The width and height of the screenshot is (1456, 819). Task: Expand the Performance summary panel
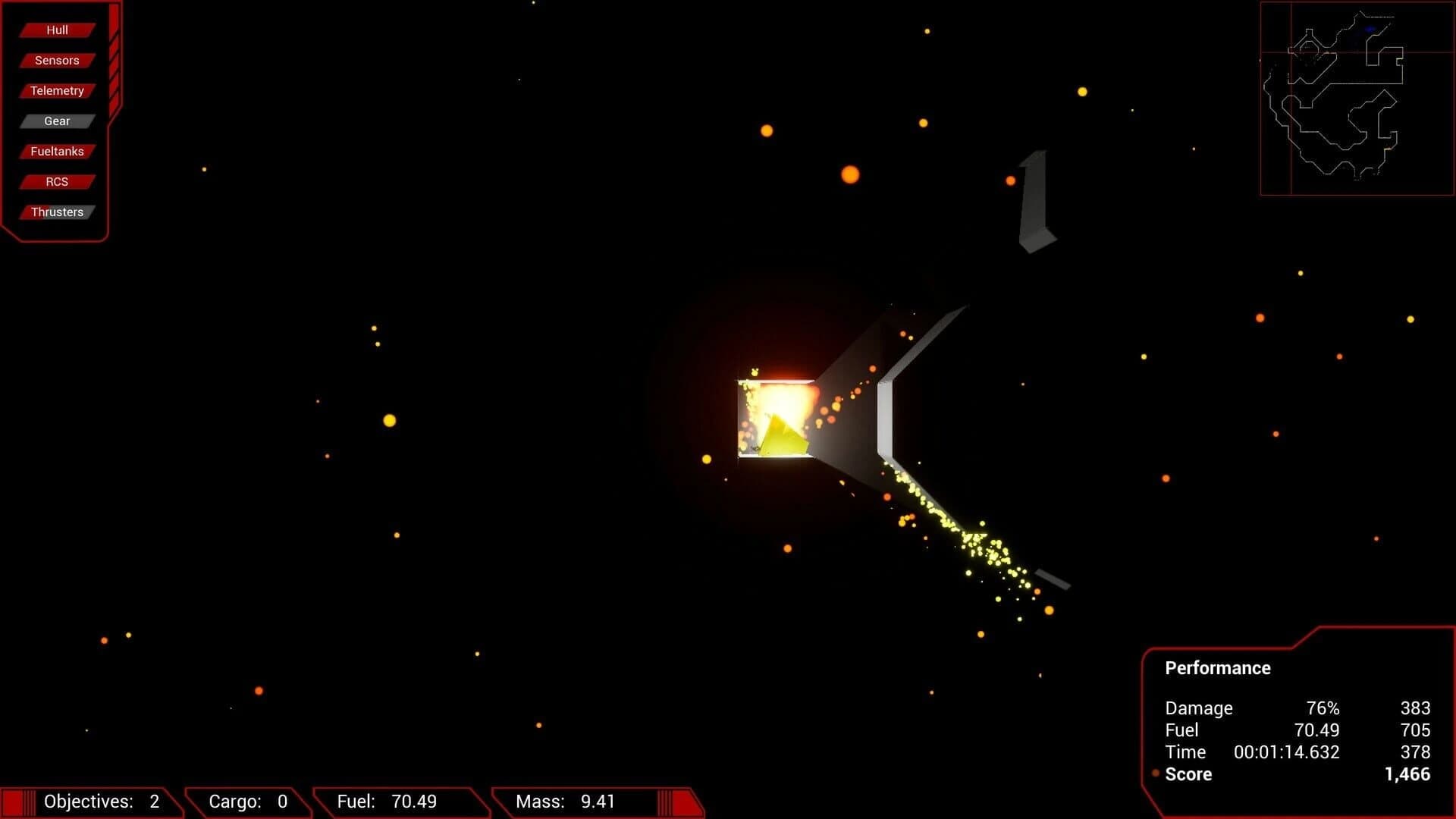point(1217,668)
